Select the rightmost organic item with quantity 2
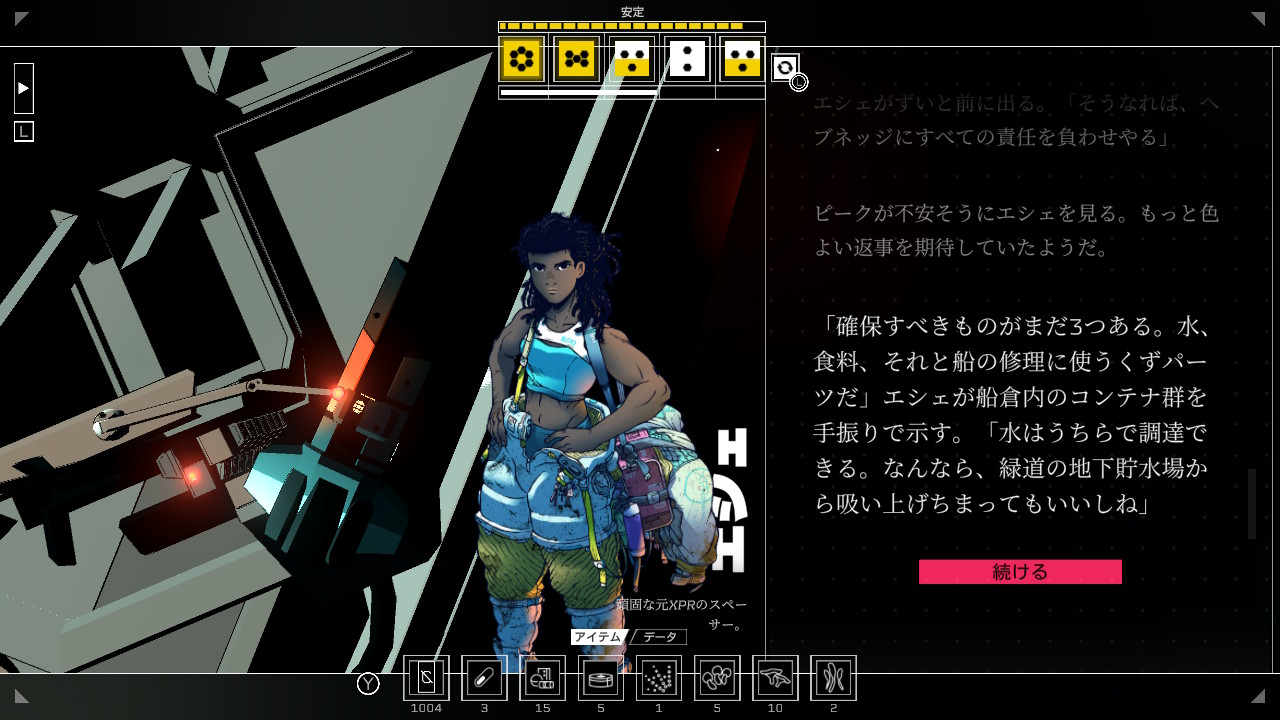 [833, 677]
